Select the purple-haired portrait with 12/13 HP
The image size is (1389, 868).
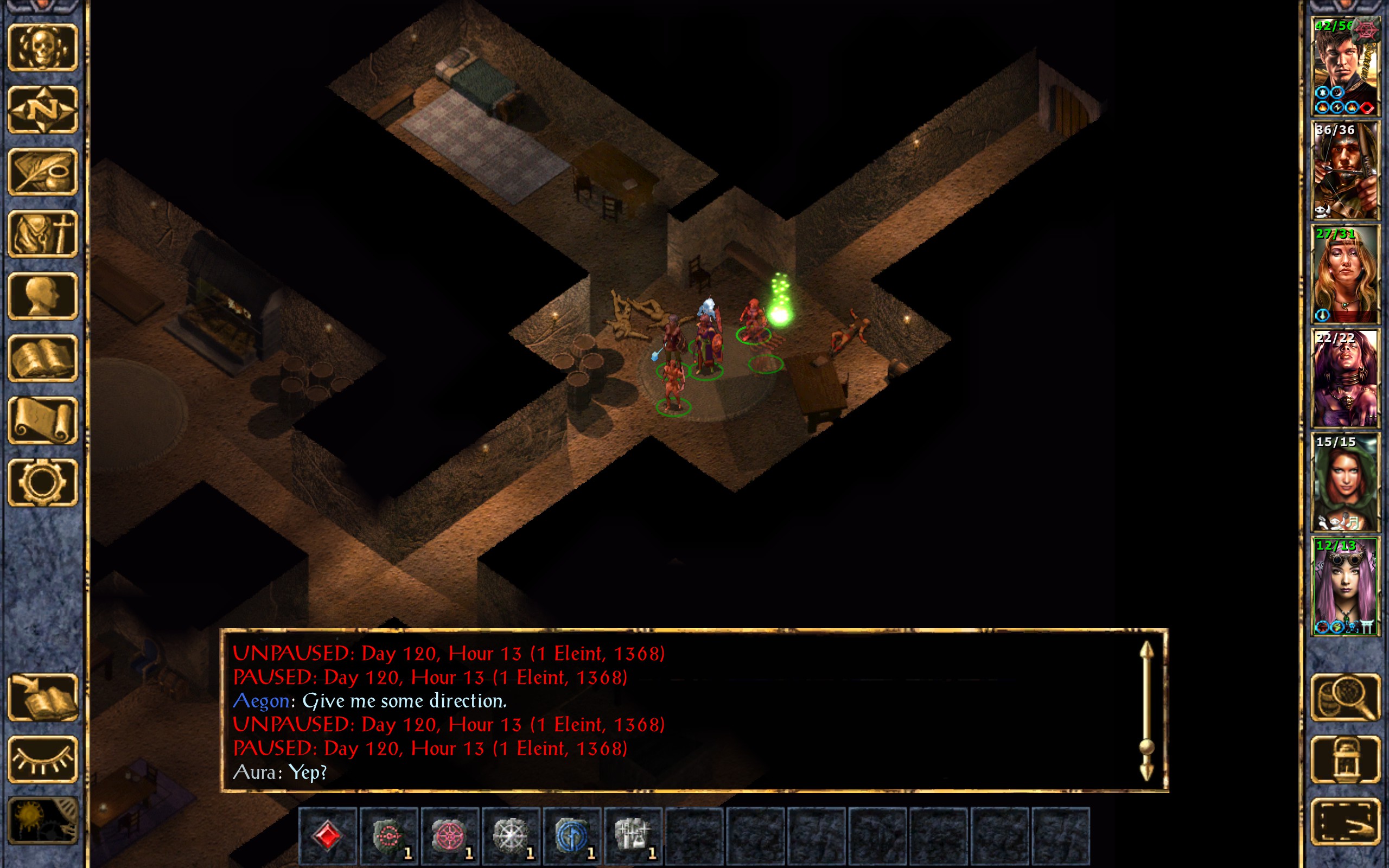[x=1345, y=586]
